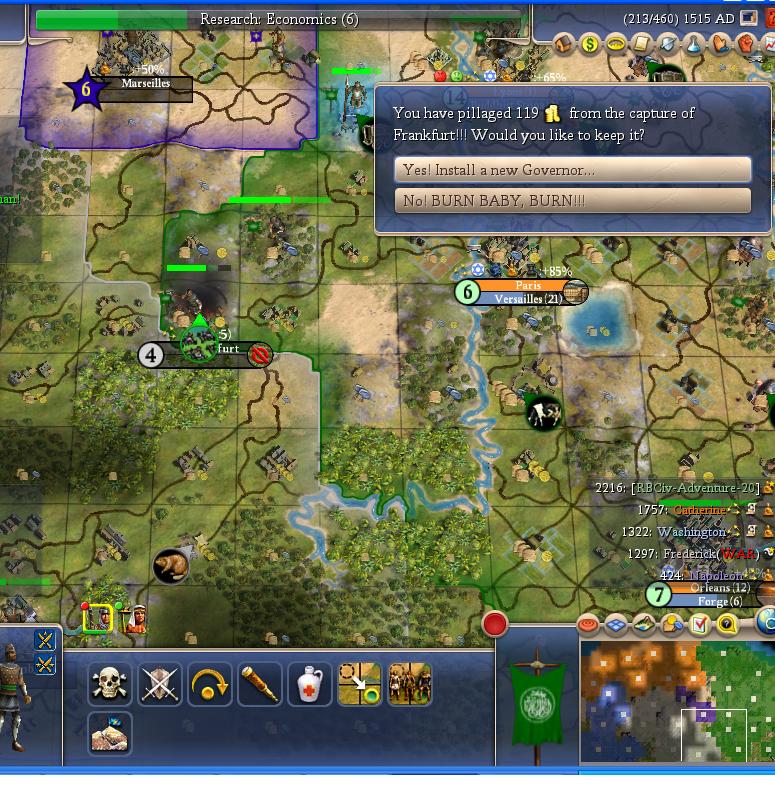Select the spyglass sentry action
Viewport: 775px width, 800px height.
pos(259,685)
